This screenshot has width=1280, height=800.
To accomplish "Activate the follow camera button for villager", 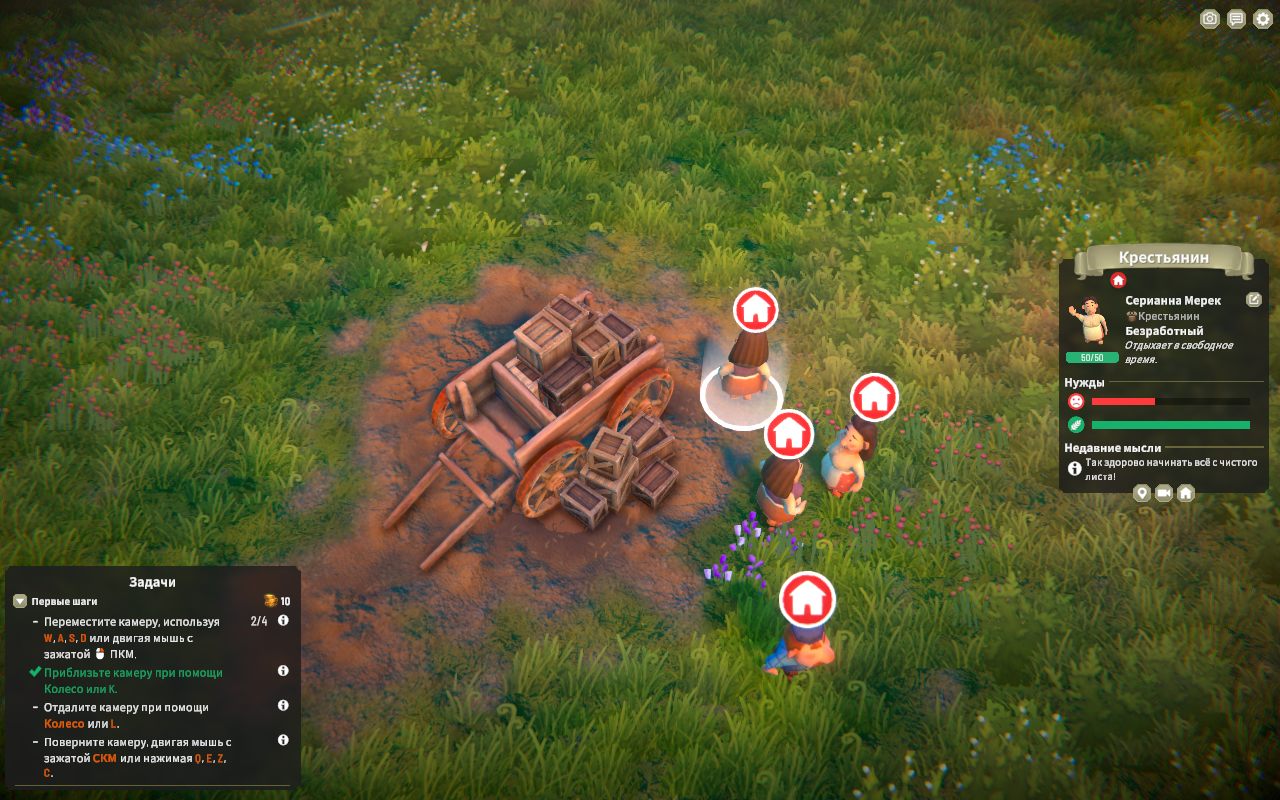I will point(1164,493).
